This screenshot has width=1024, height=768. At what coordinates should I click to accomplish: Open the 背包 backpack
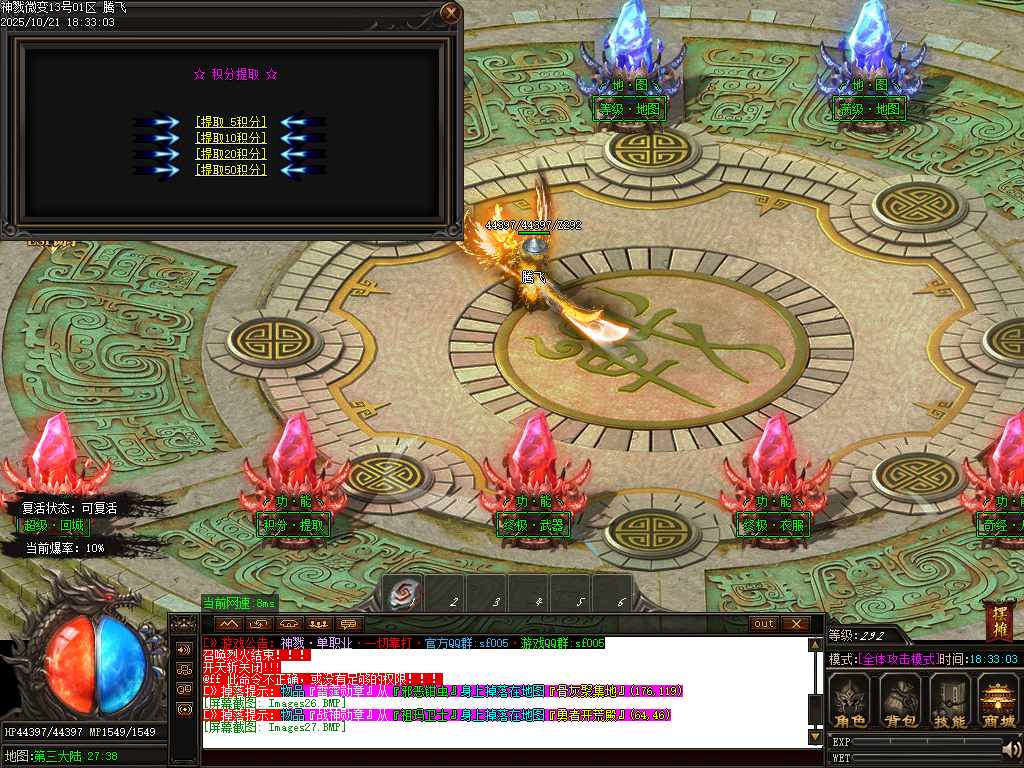(900, 700)
